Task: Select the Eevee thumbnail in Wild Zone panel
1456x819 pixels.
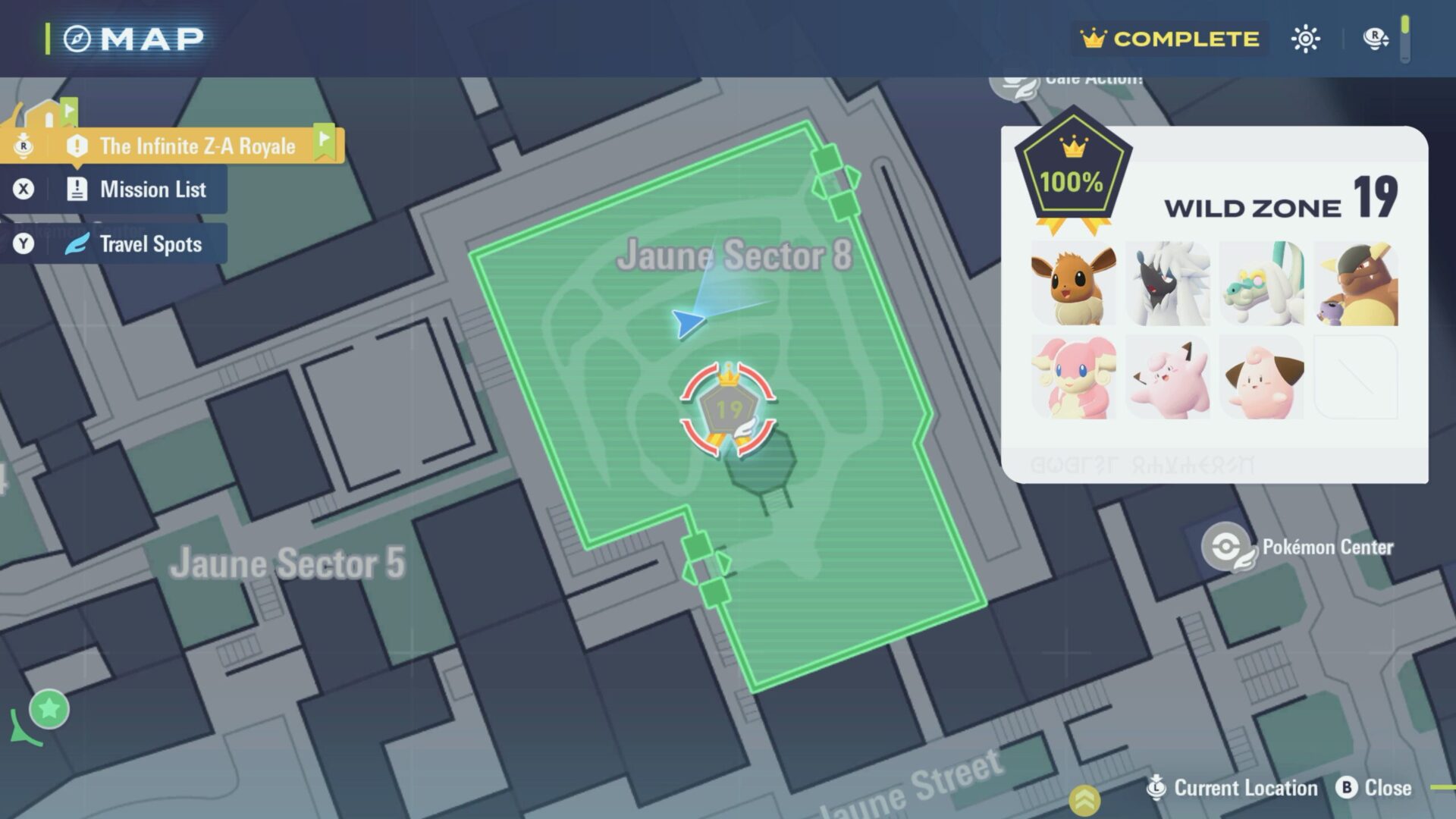Action: pos(1074,284)
